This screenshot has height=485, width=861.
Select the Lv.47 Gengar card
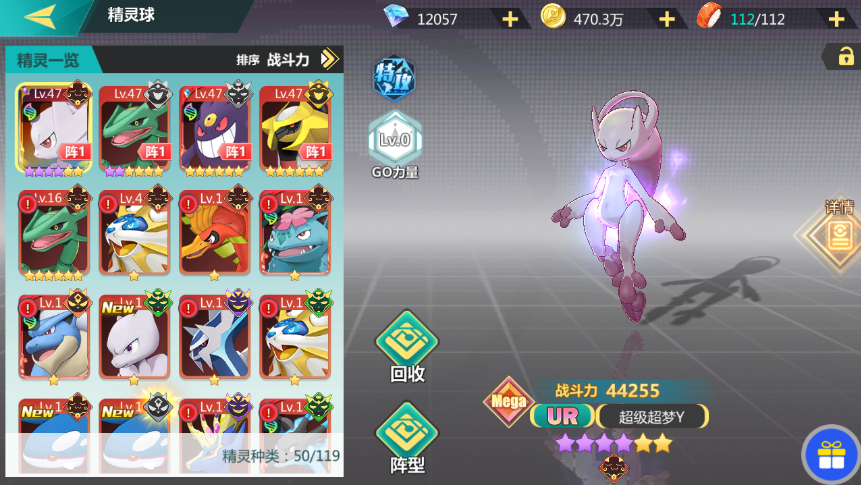pos(214,126)
